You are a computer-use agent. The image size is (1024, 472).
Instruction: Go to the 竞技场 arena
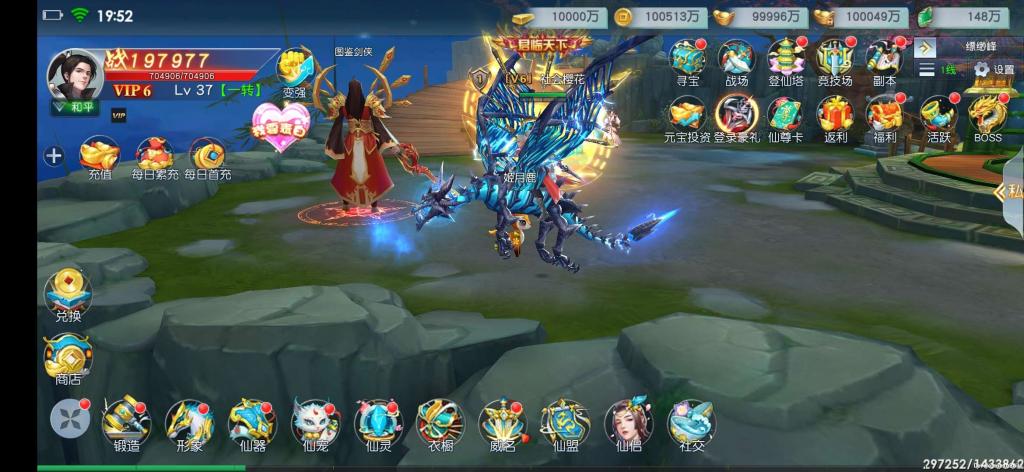(835, 59)
